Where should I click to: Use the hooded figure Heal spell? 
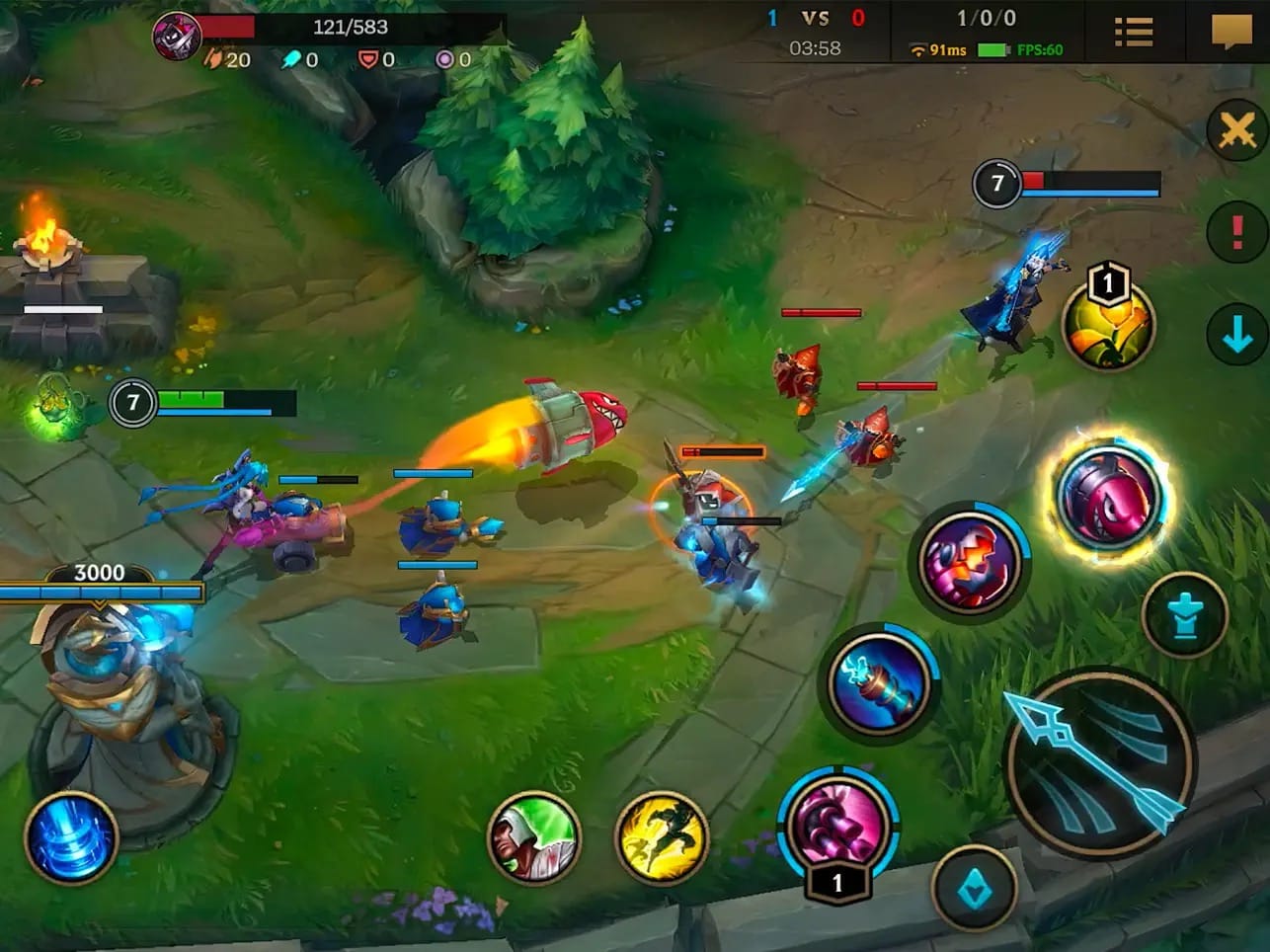pyautogui.click(x=533, y=837)
